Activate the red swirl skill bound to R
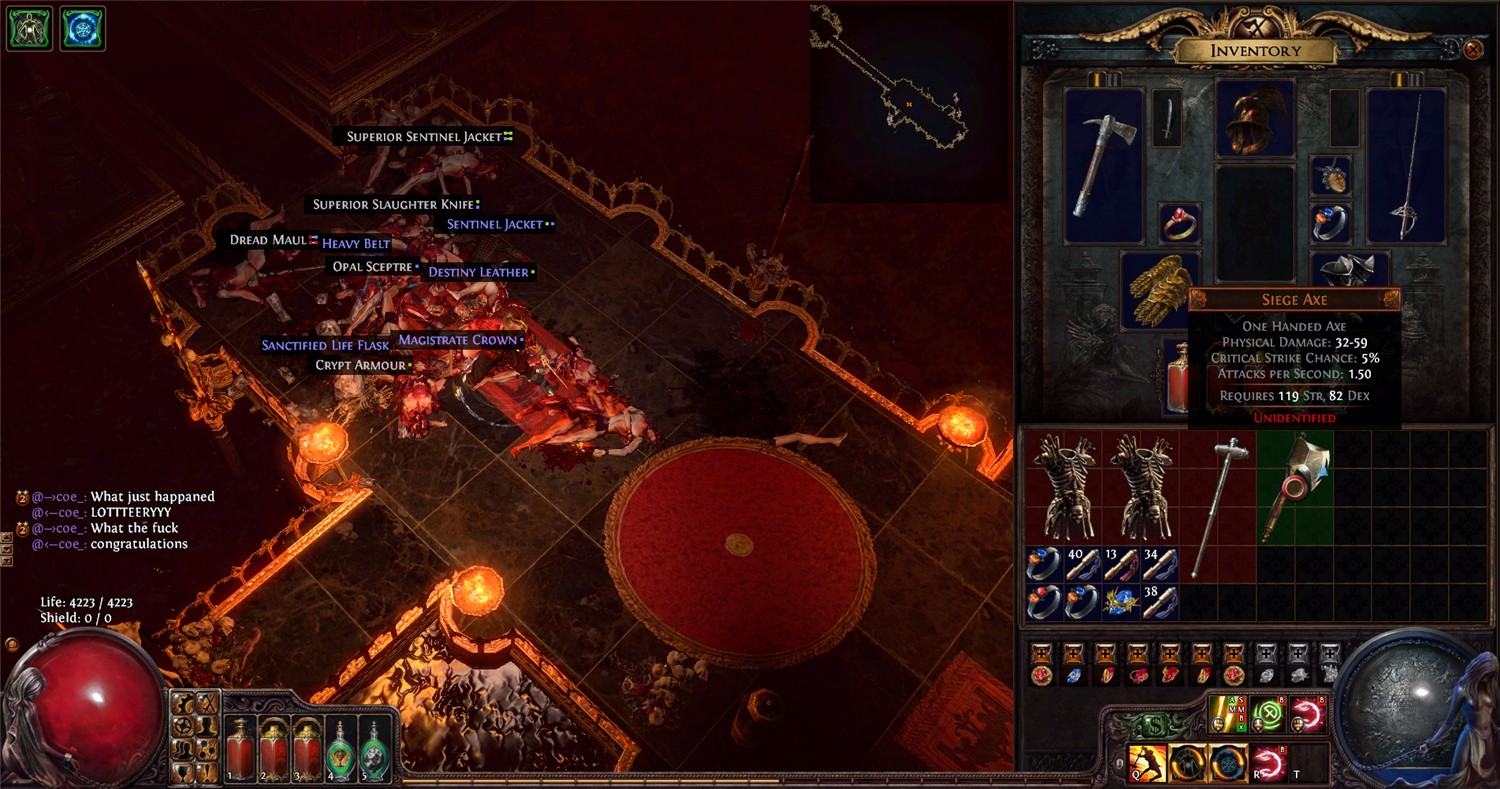This screenshot has width=1500, height=789. pos(1268,761)
